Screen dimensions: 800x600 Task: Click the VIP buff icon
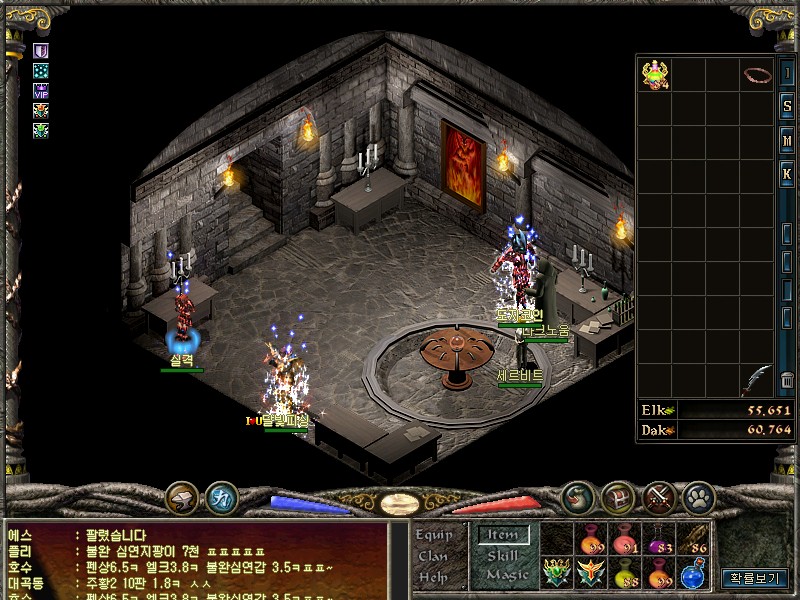pos(40,89)
